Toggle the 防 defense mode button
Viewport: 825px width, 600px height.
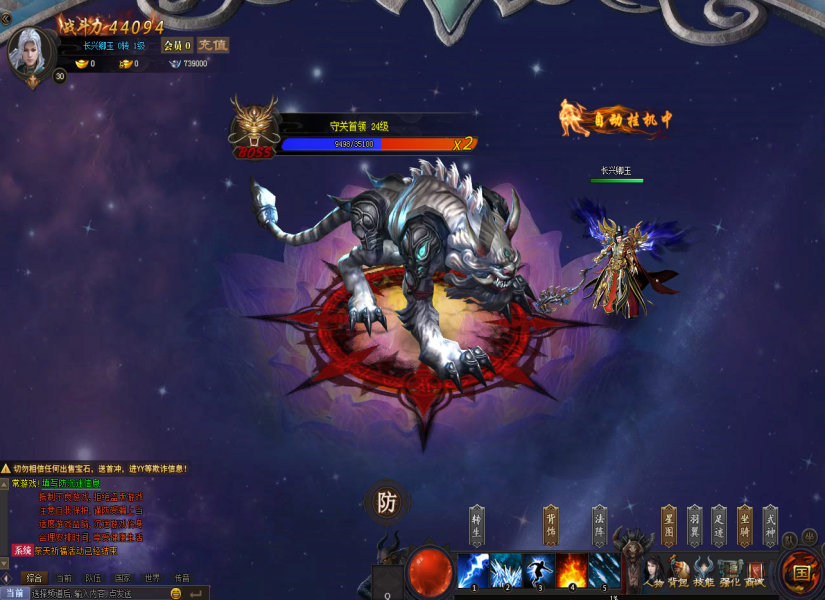coord(386,503)
